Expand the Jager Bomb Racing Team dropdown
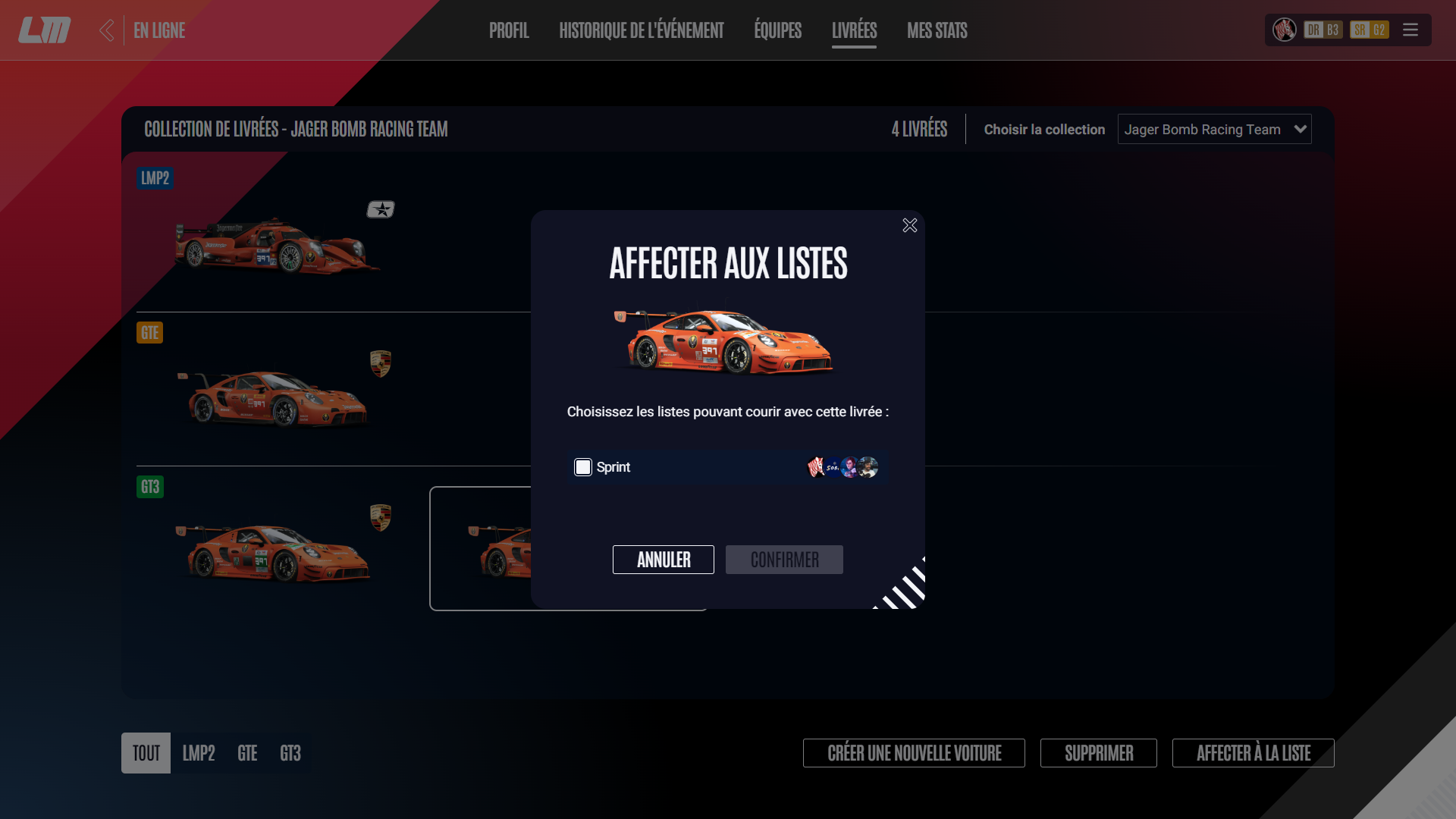1456x819 pixels. (x=1214, y=130)
